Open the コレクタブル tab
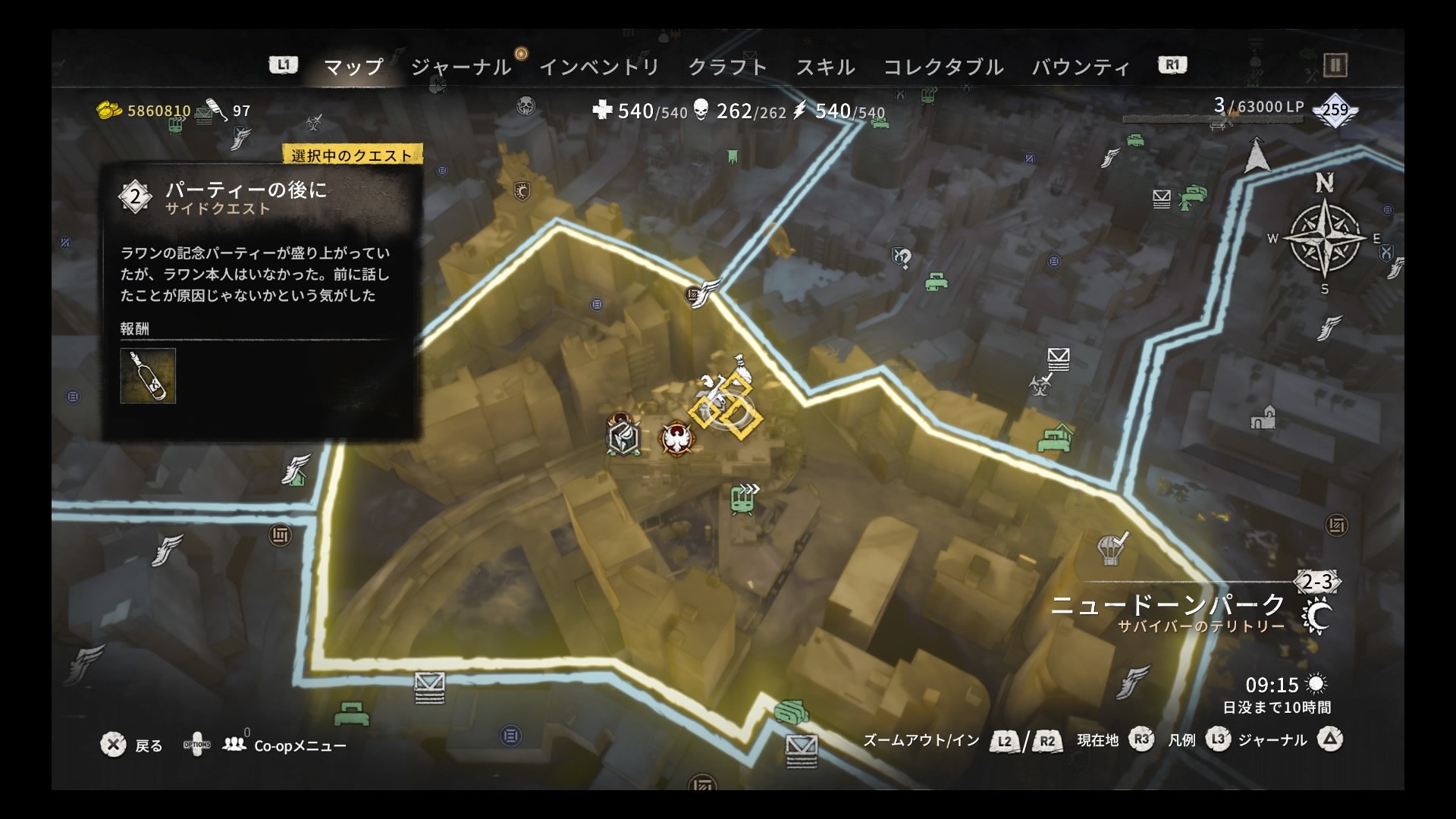The image size is (1456, 819). (x=943, y=67)
